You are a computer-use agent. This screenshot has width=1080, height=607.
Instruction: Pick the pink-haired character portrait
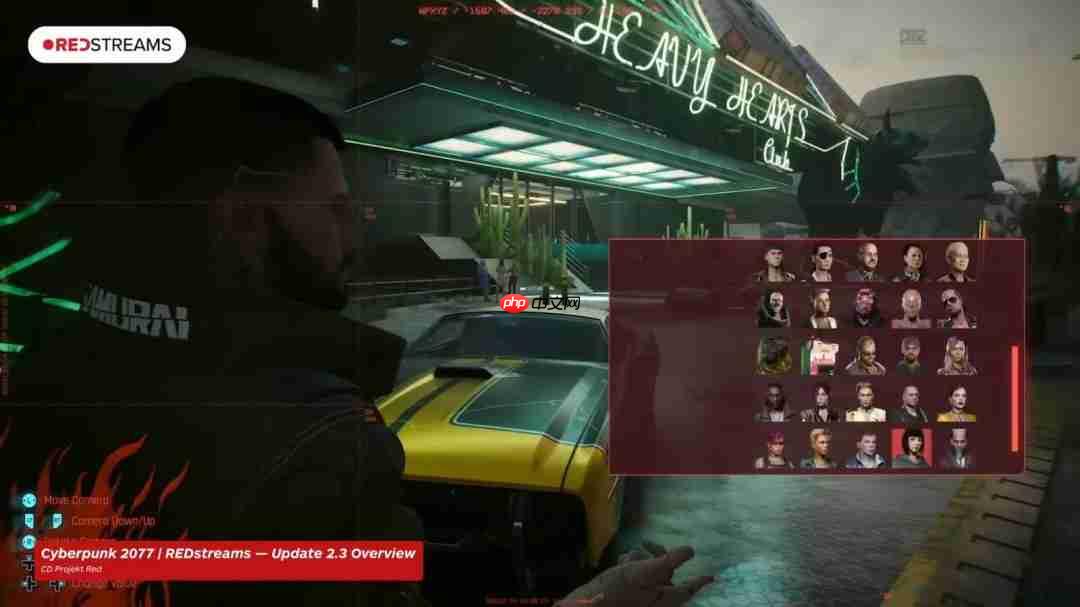tap(774, 448)
